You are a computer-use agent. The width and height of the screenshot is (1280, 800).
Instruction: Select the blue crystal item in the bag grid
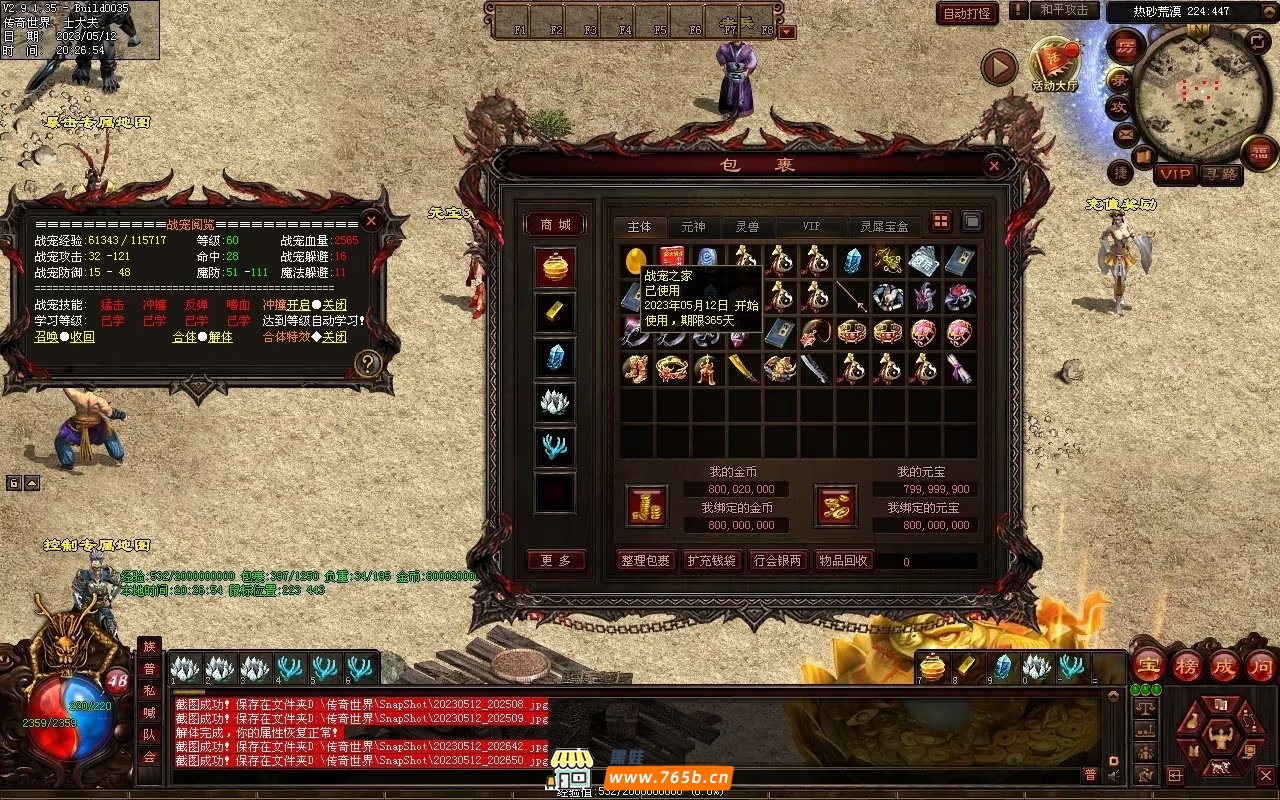pos(851,261)
